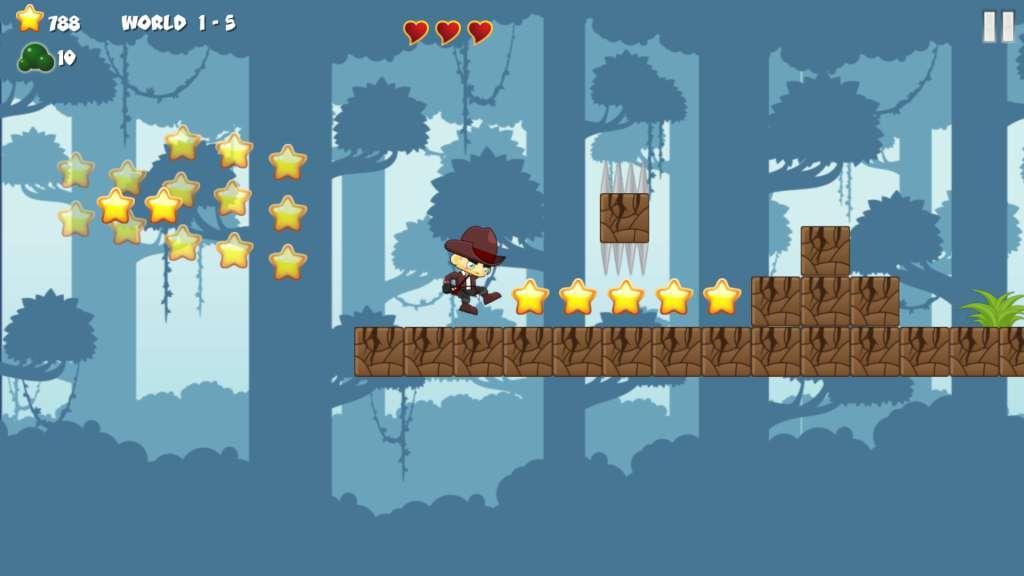Pause the game with the pause button

click(997, 26)
